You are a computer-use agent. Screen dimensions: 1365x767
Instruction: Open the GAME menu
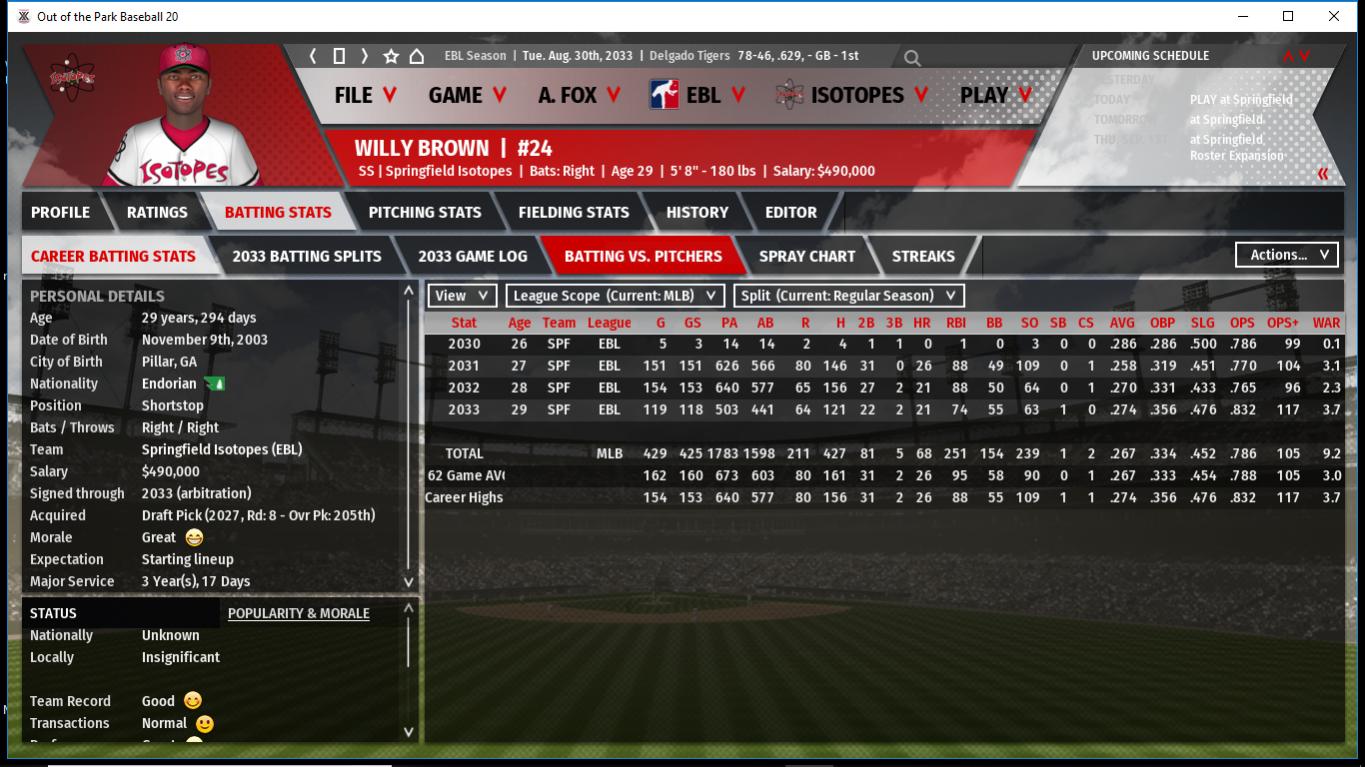pyautogui.click(x=467, y=95)
